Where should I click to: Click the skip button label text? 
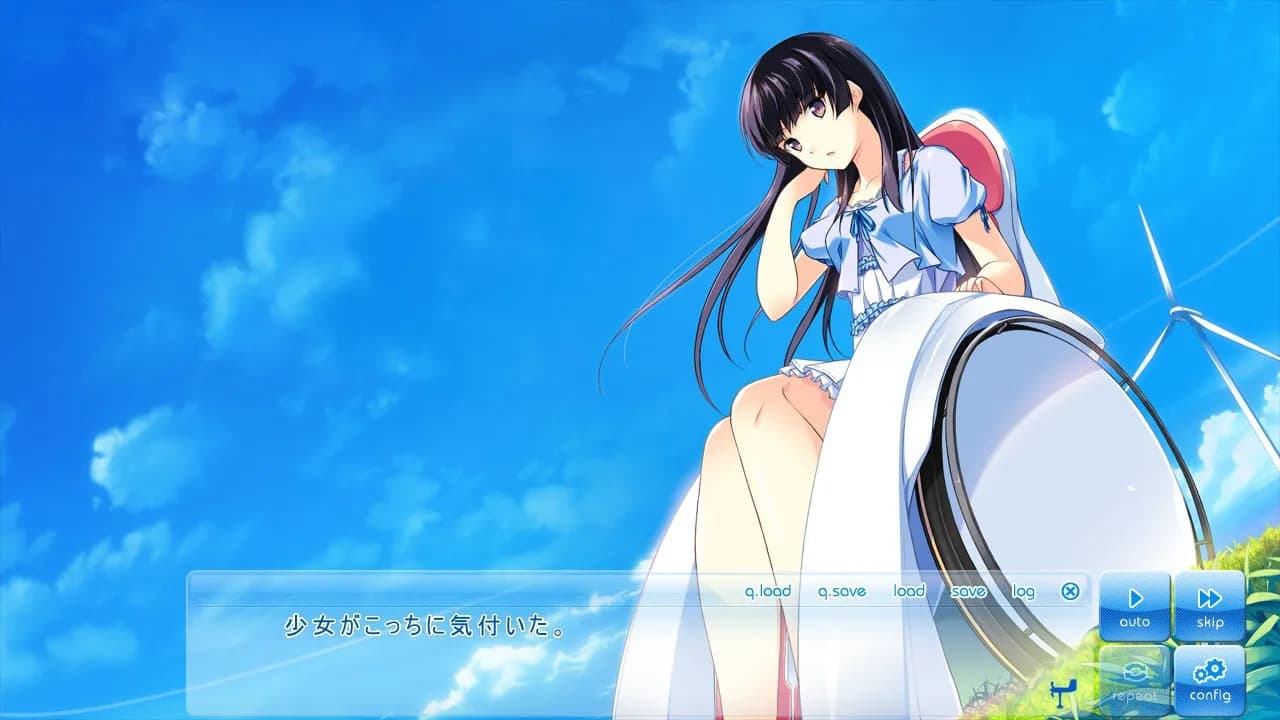click(1210, 621)
